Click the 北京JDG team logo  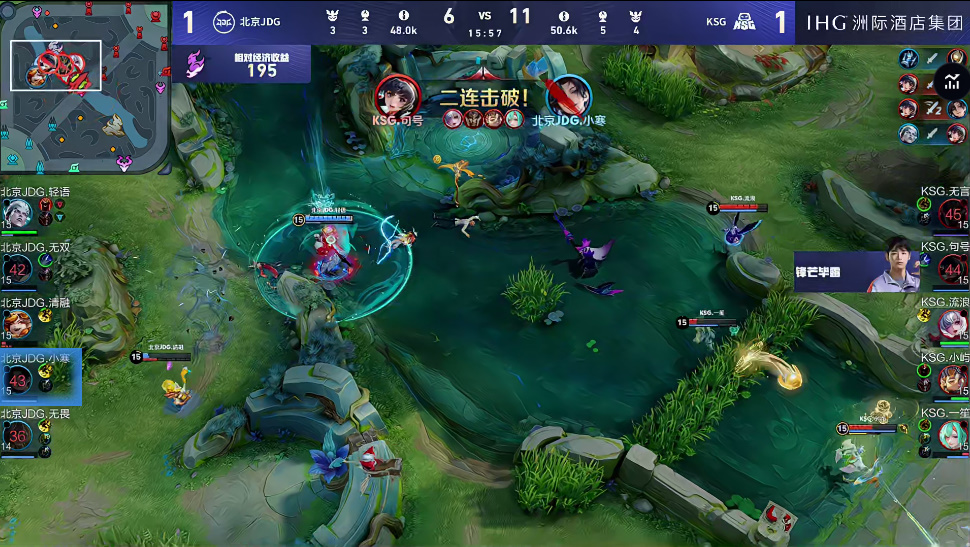[x=224, y=21]
